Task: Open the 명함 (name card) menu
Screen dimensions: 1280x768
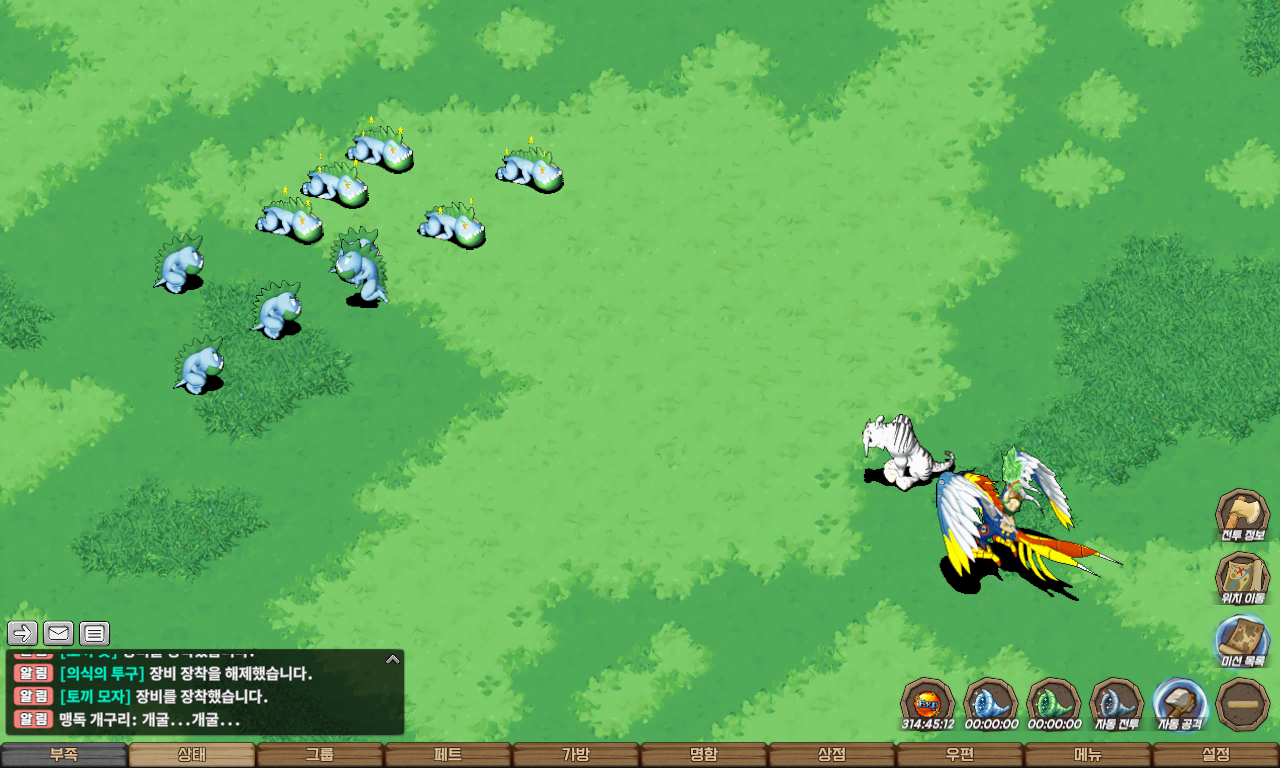Action: coord(704,755)
